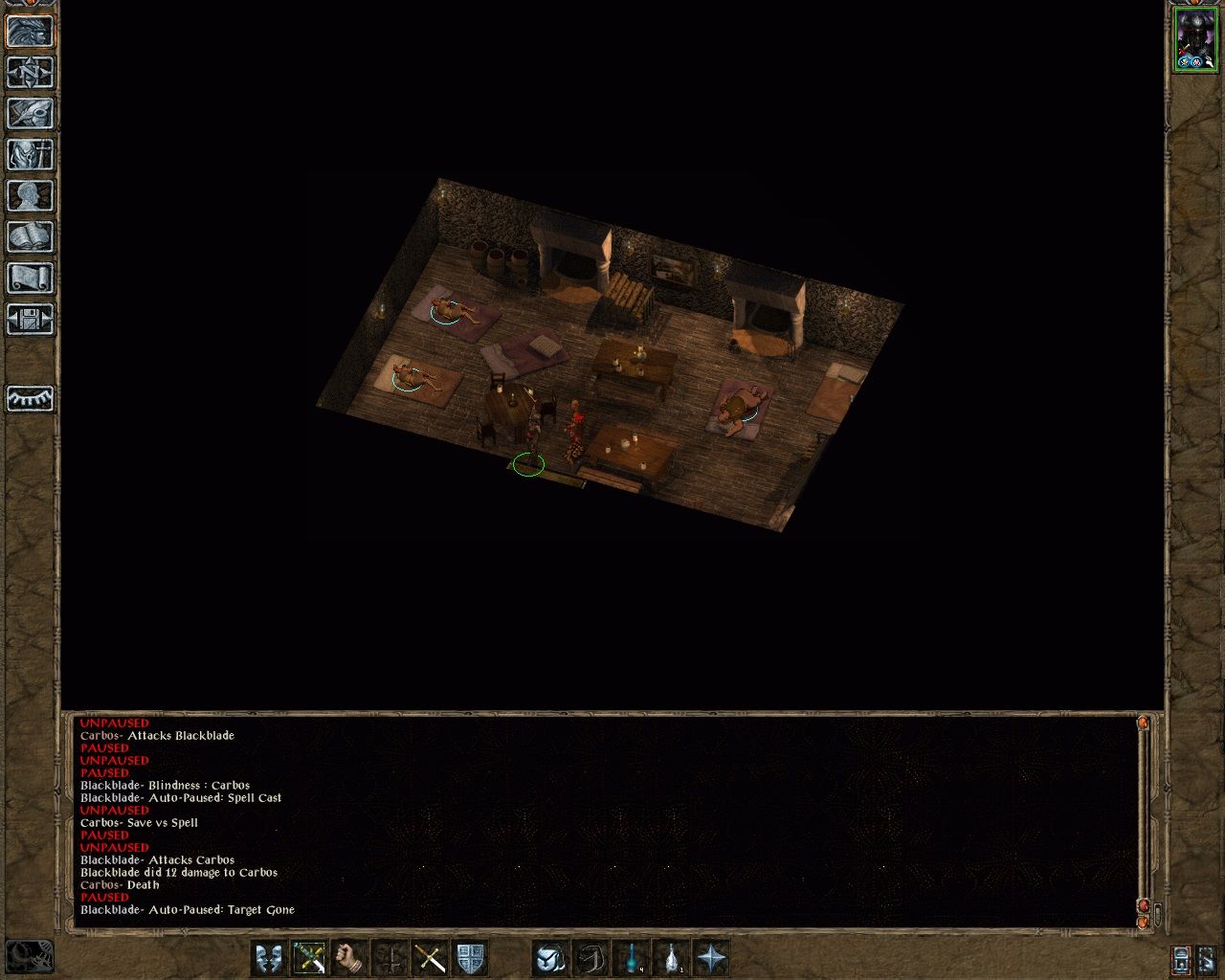Select the Blackblade character portrait
The width and height of the screenshot is (1225, 980).
pyautogui.click(x=1194, y=41)
